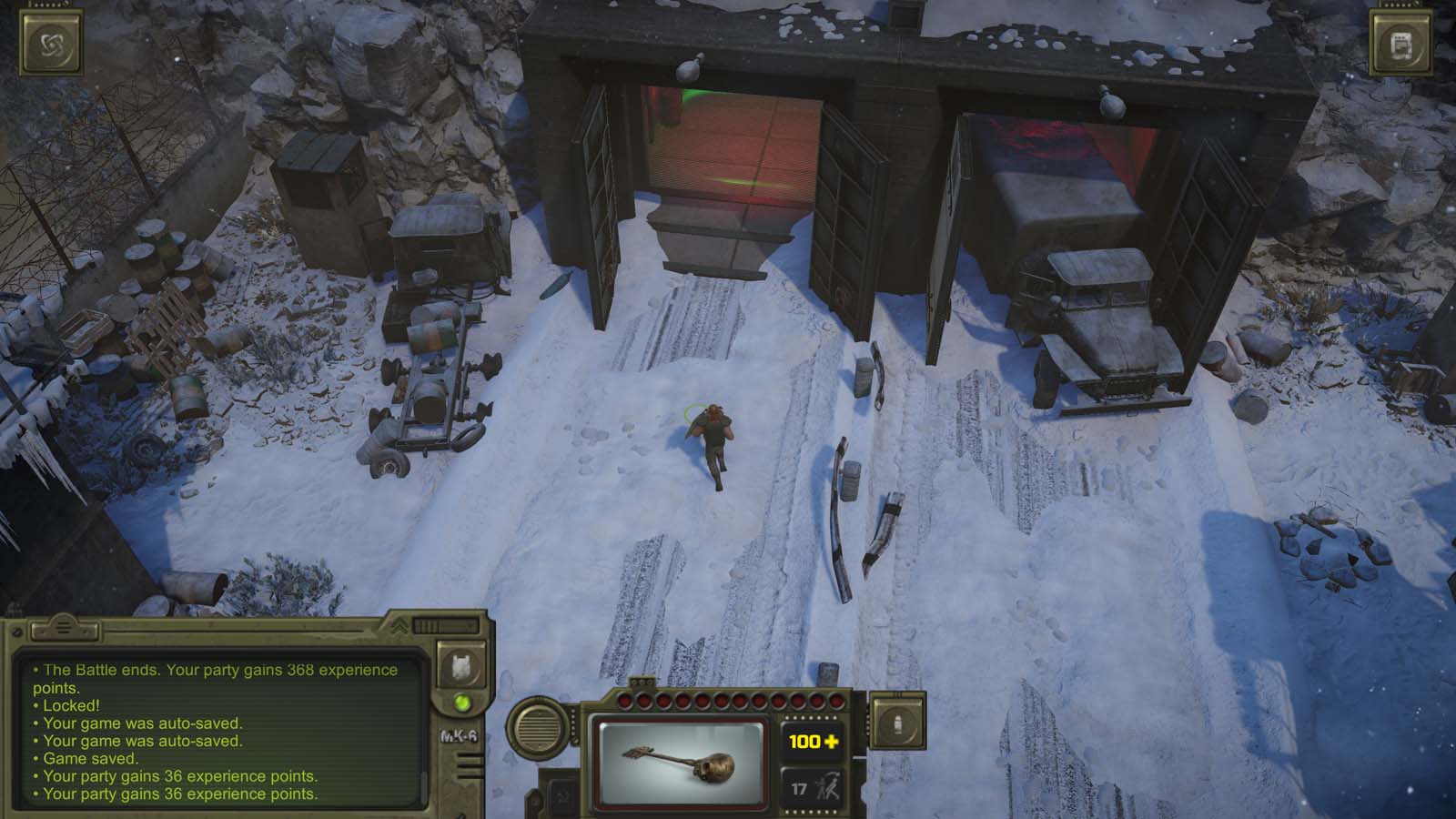Click the striped gauge beside the chevron on the log panel
The image size is (1456, 819).
tap(430, 626)
